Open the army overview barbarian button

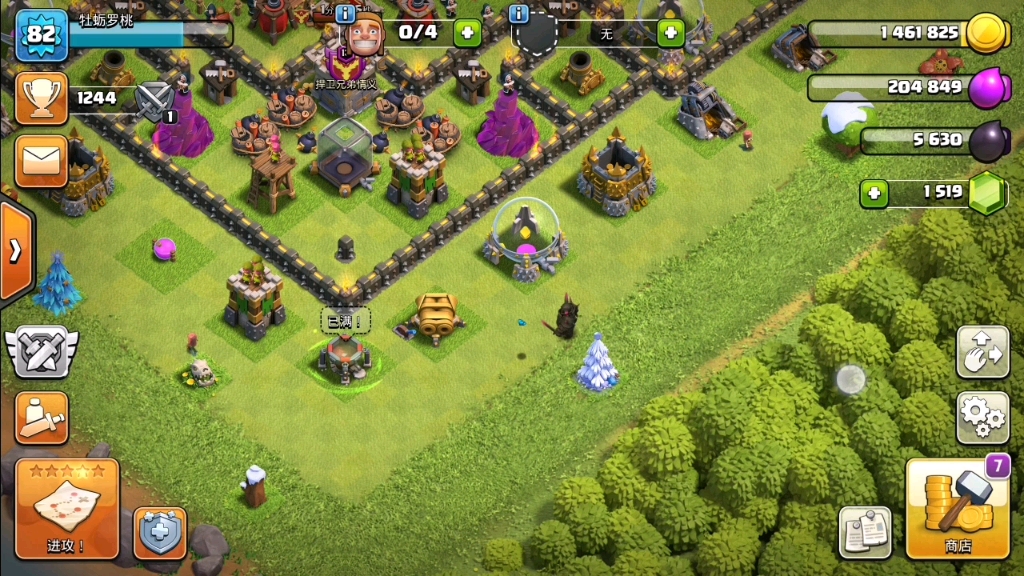[x=41, y=417]
